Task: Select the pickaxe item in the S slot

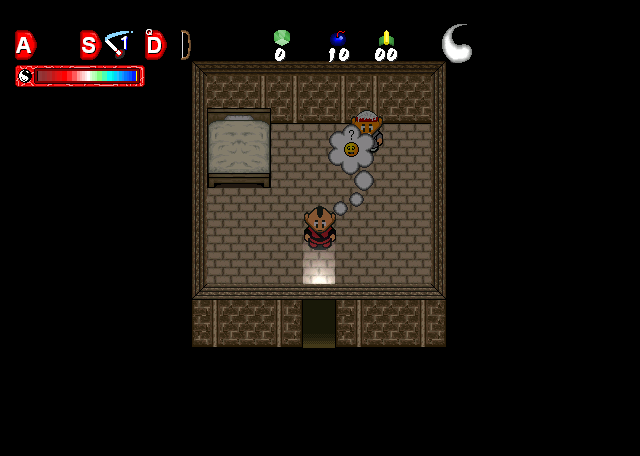Action: tap(119, 43)
